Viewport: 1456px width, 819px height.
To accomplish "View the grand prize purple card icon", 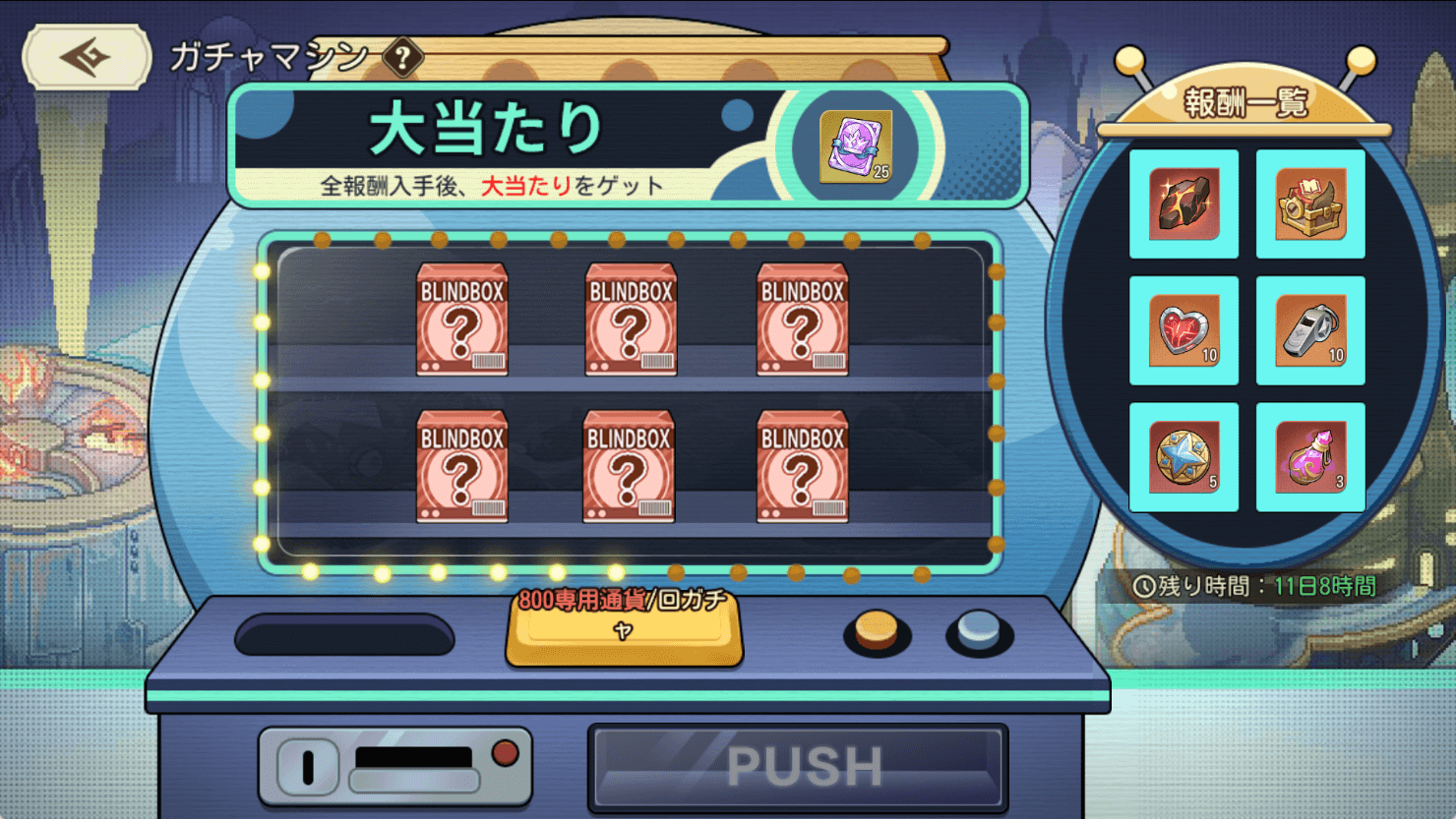I will 856,146.
